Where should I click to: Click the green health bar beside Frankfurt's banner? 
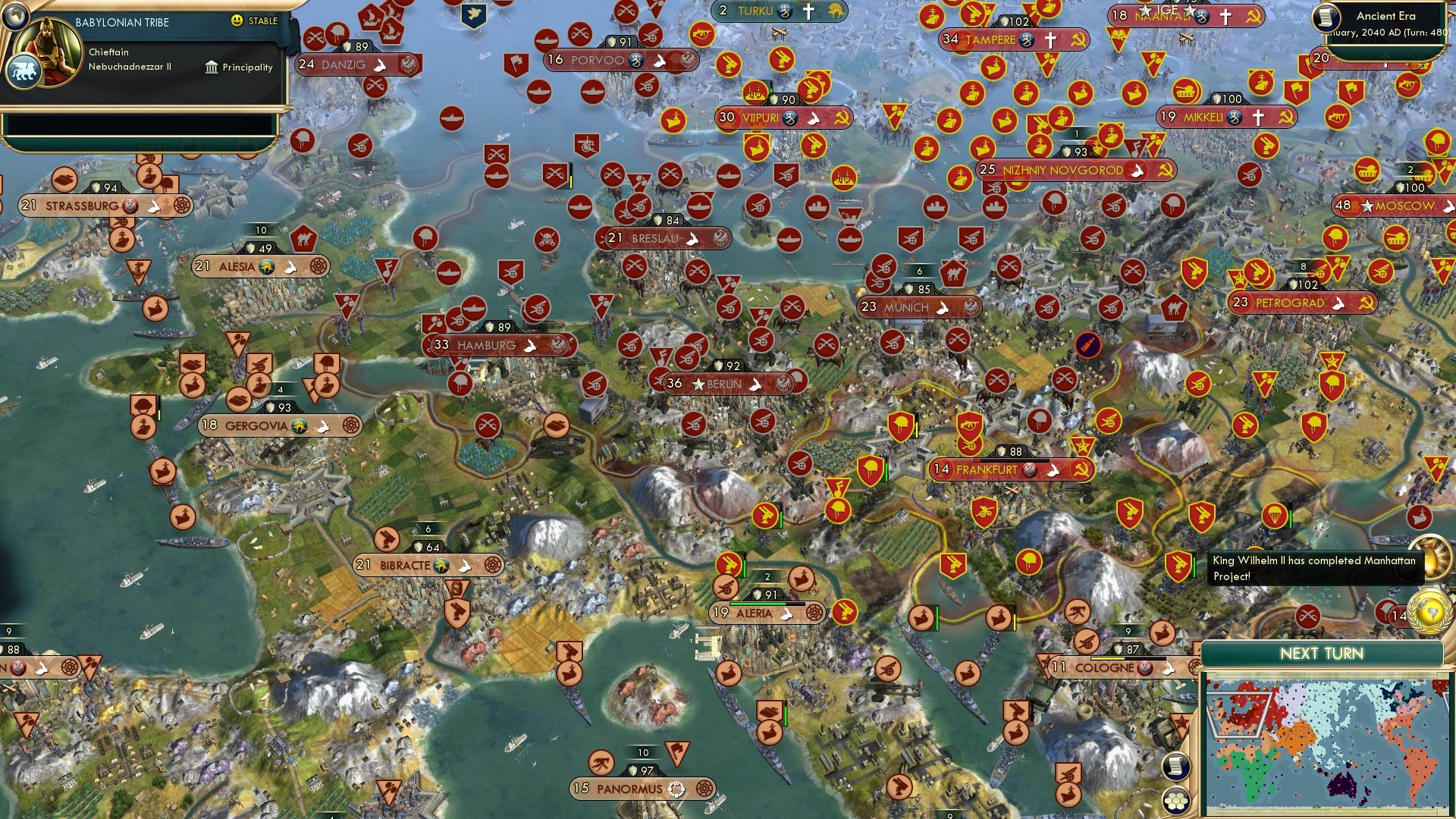pos(886,470)
